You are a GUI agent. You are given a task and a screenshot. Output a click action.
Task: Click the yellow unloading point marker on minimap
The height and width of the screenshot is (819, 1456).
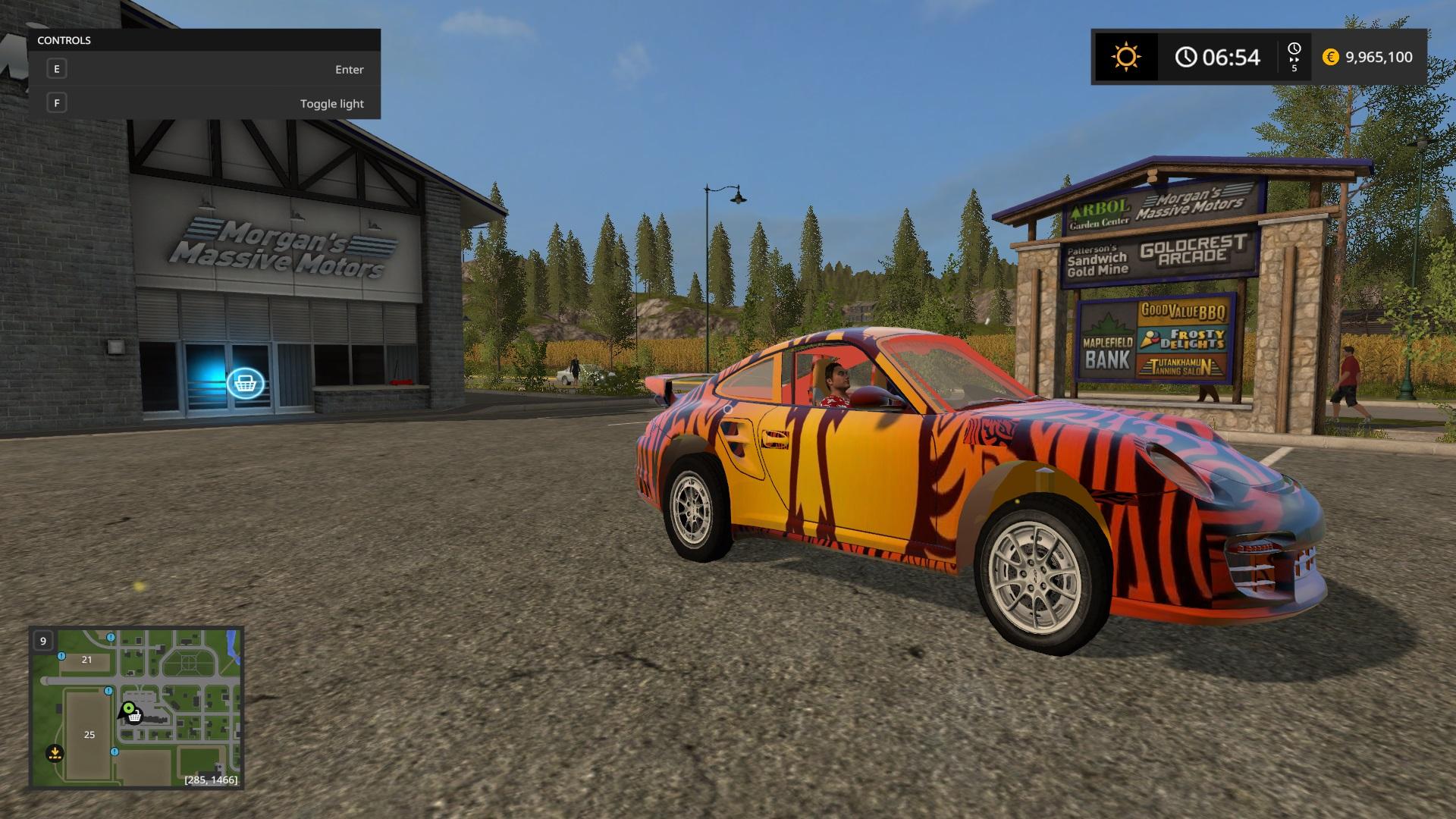pyautogui.click(x=55, y=753)
